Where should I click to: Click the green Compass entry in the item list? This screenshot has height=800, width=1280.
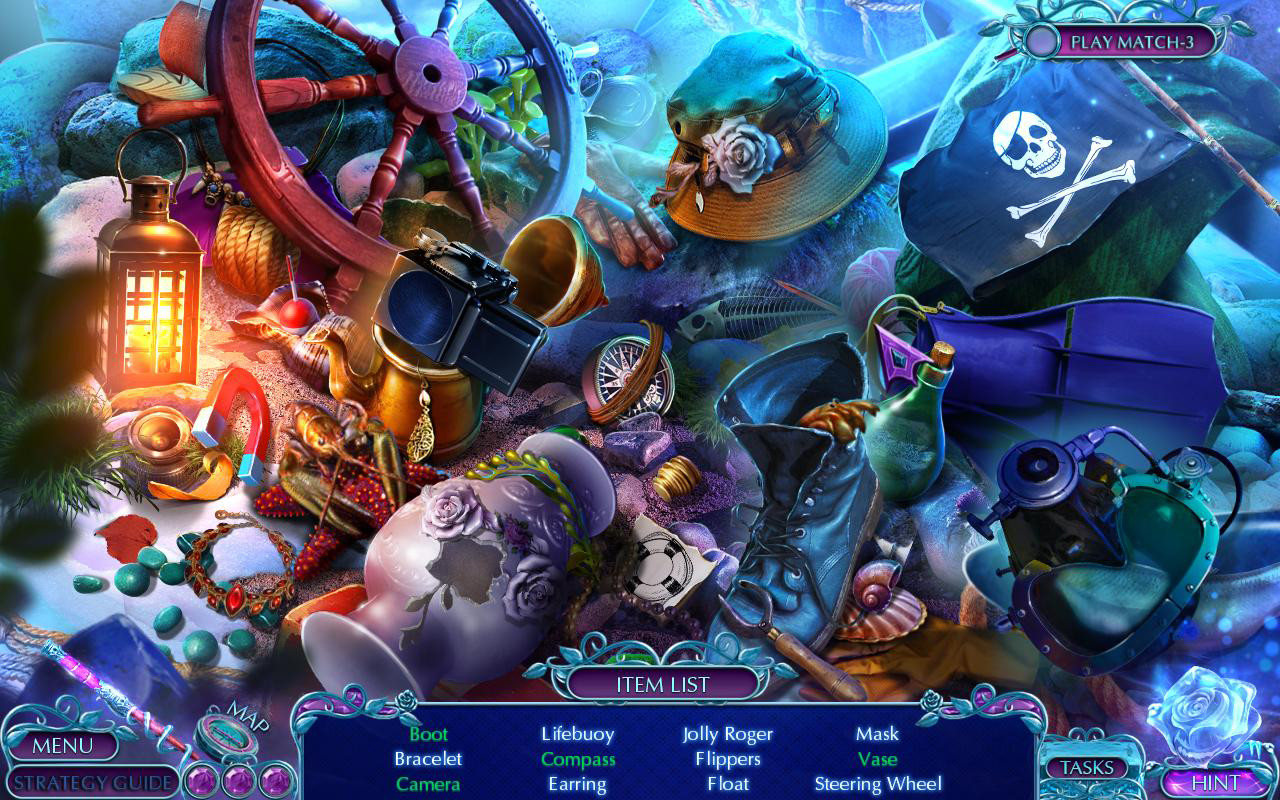(x=577, y=759)
